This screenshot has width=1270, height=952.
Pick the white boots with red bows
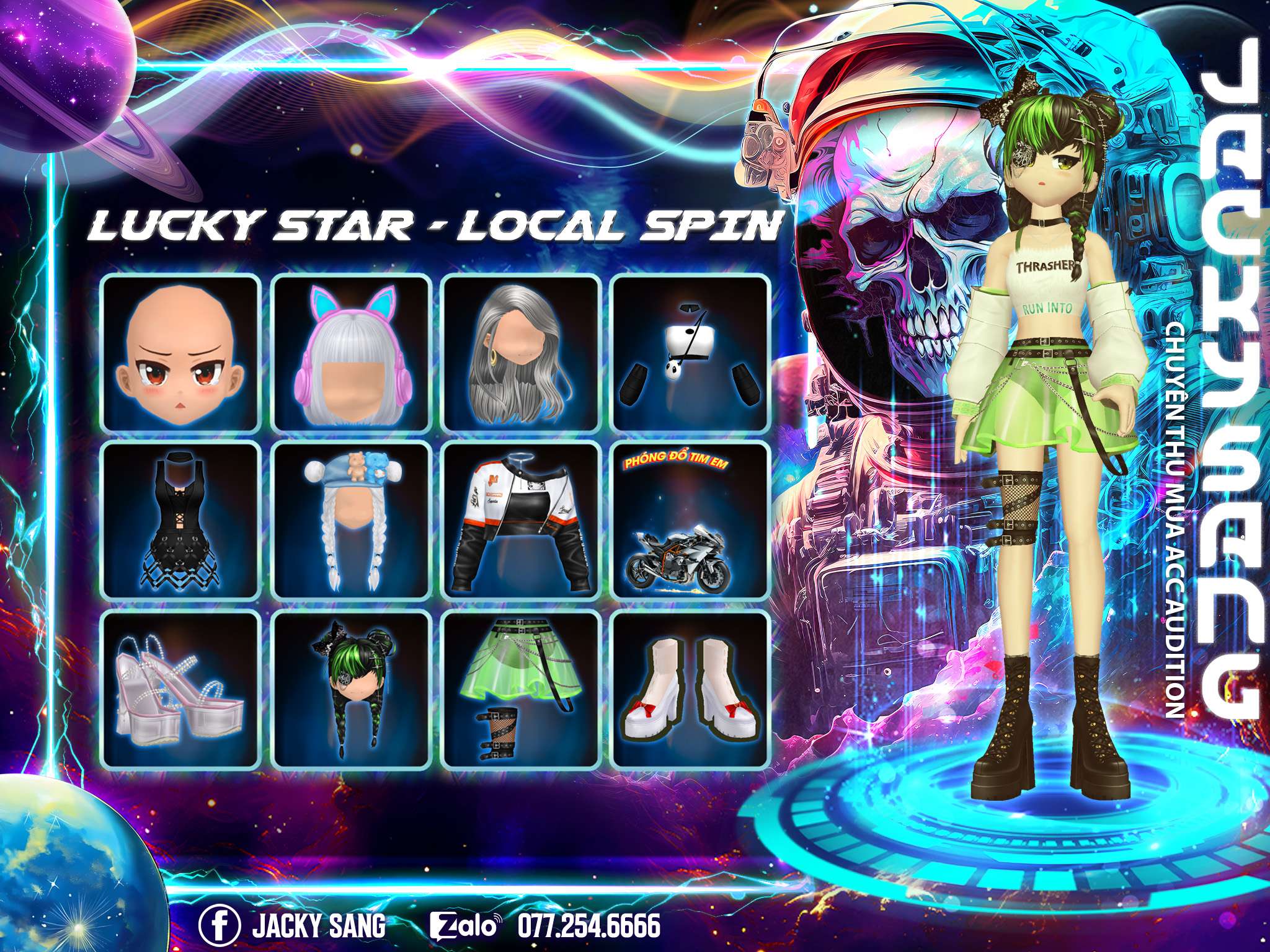(x=690, y=688)
